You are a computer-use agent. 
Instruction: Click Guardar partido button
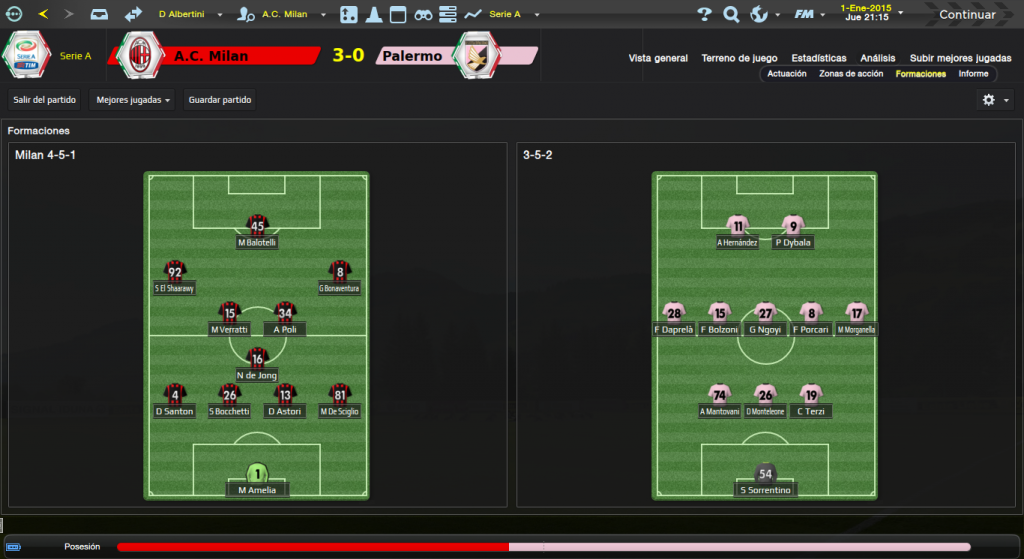tap(220, 100)
